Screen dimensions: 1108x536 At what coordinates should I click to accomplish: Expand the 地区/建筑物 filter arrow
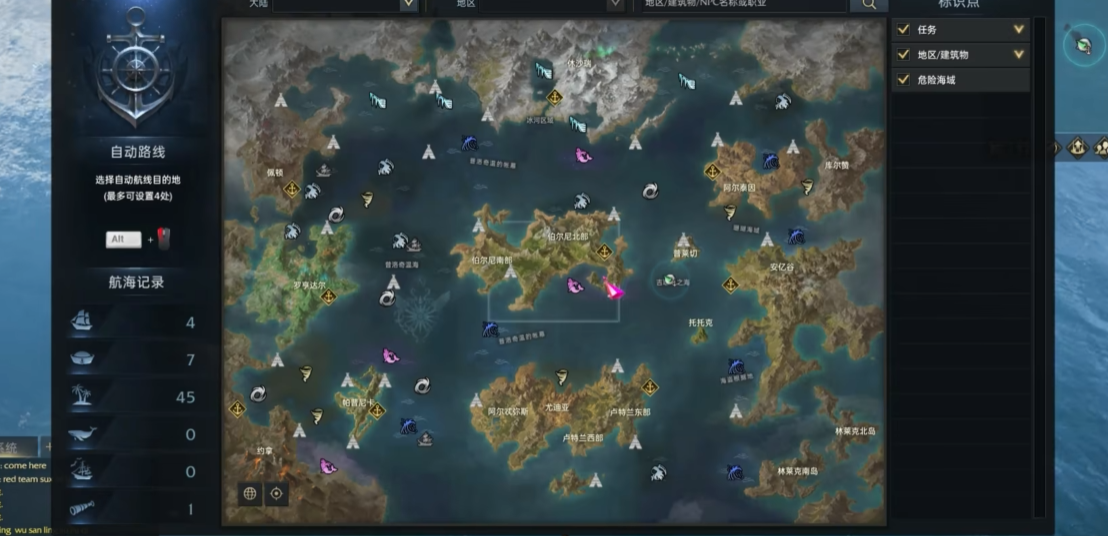1019,55
